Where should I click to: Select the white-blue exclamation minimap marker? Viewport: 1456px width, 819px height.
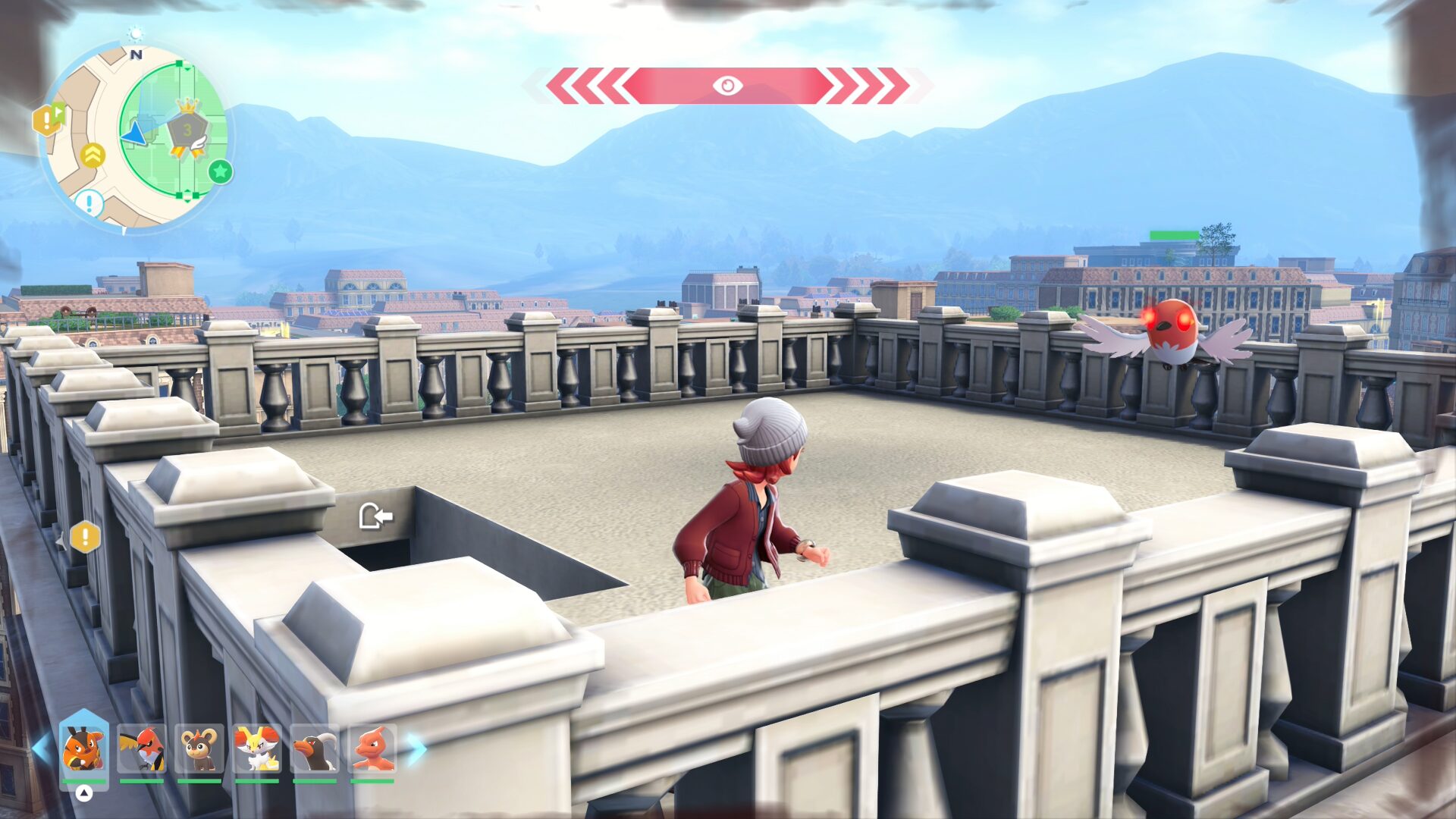[x=89, y=203]
